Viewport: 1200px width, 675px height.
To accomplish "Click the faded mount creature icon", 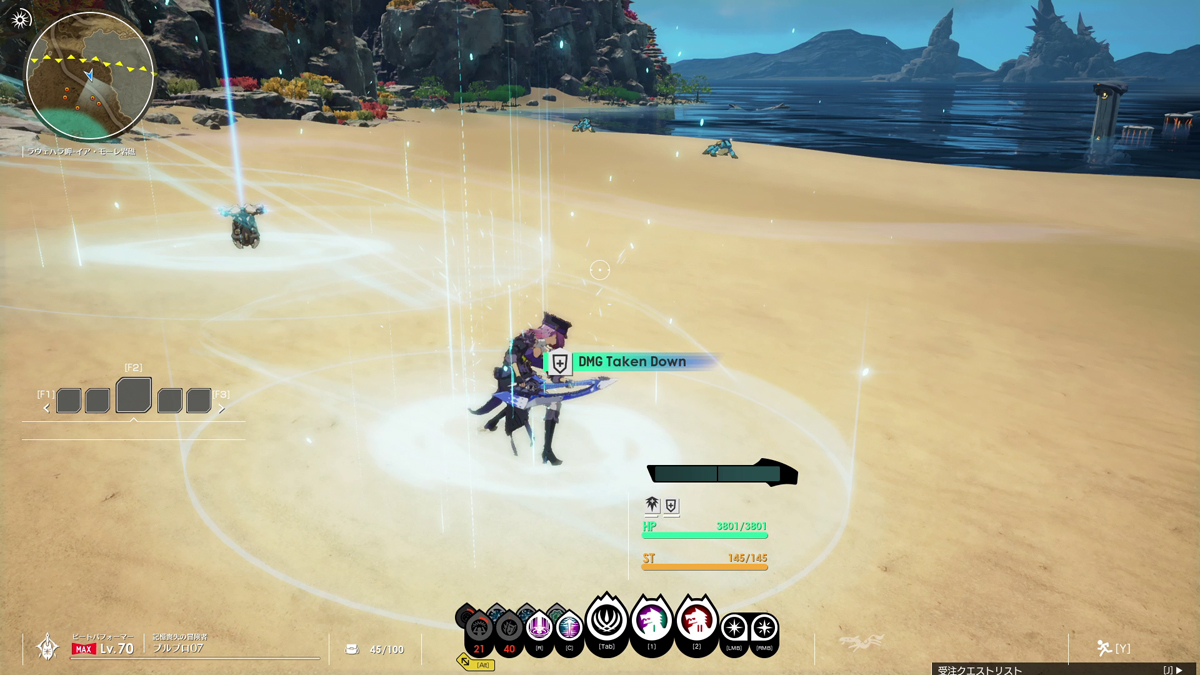I will pyautogui.click(x=861, y=643).
